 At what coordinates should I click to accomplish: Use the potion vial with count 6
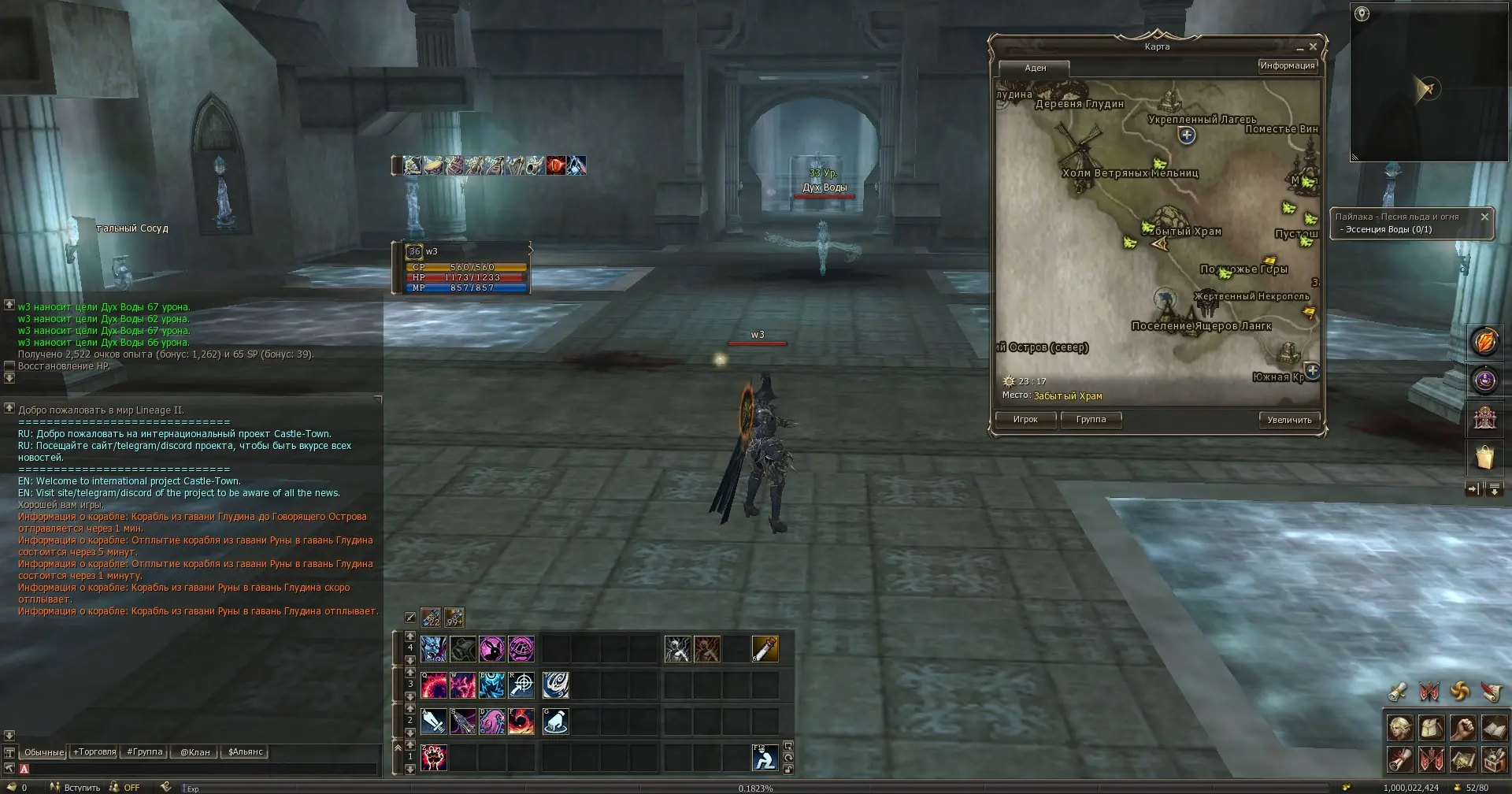tap(765, 649)
